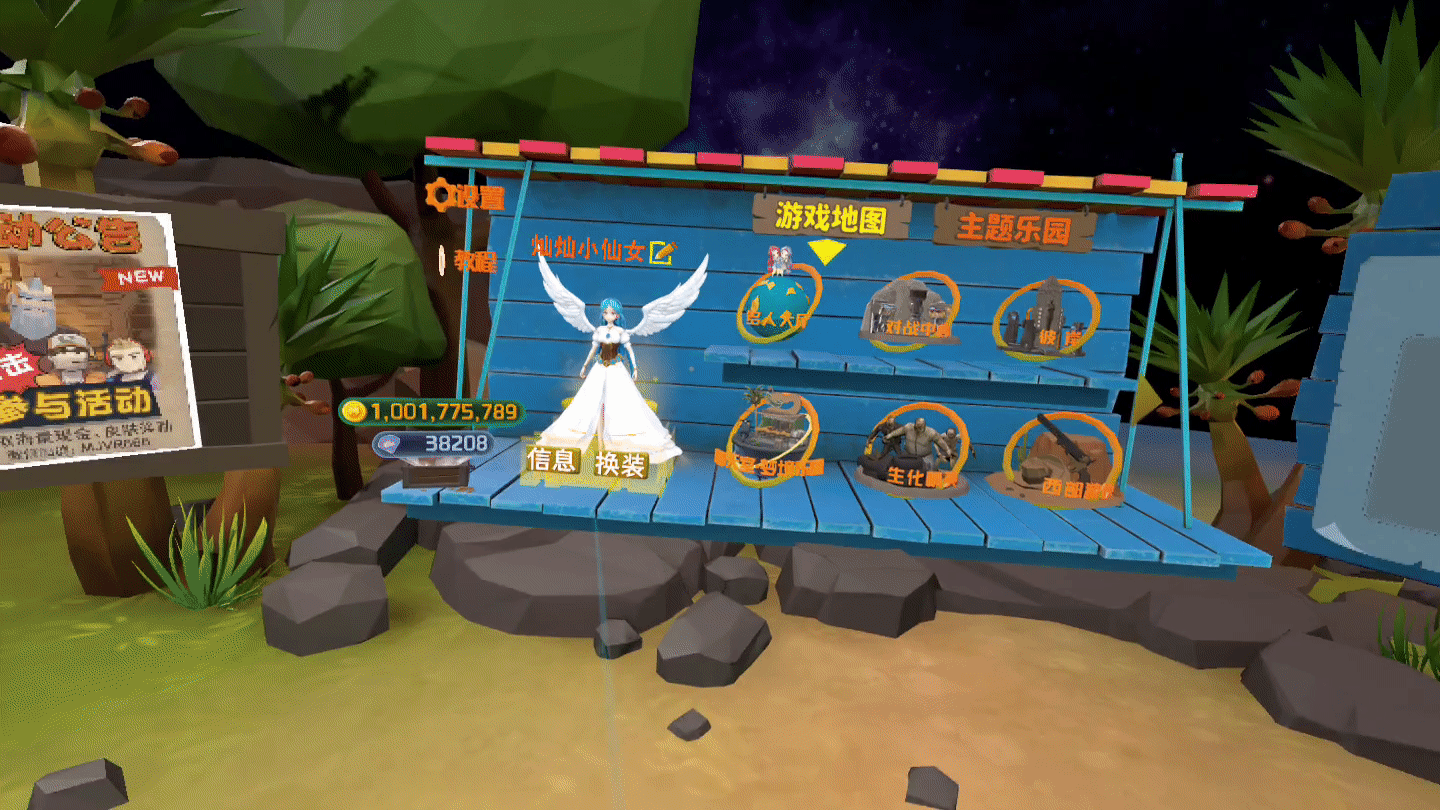Open the 换装 outfit change menu
This screenshot has height=810, width=1440.
(621, 464)
